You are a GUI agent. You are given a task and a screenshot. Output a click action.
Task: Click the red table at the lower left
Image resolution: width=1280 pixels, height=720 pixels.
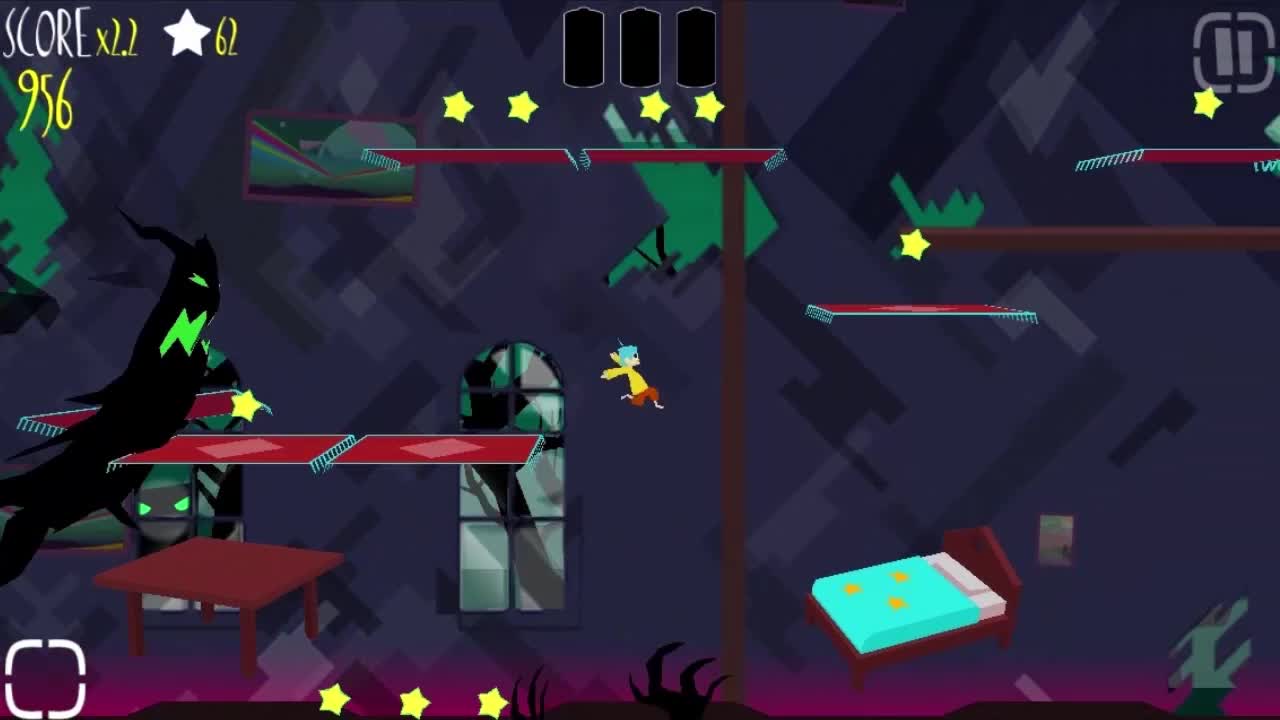pos(220,580)
